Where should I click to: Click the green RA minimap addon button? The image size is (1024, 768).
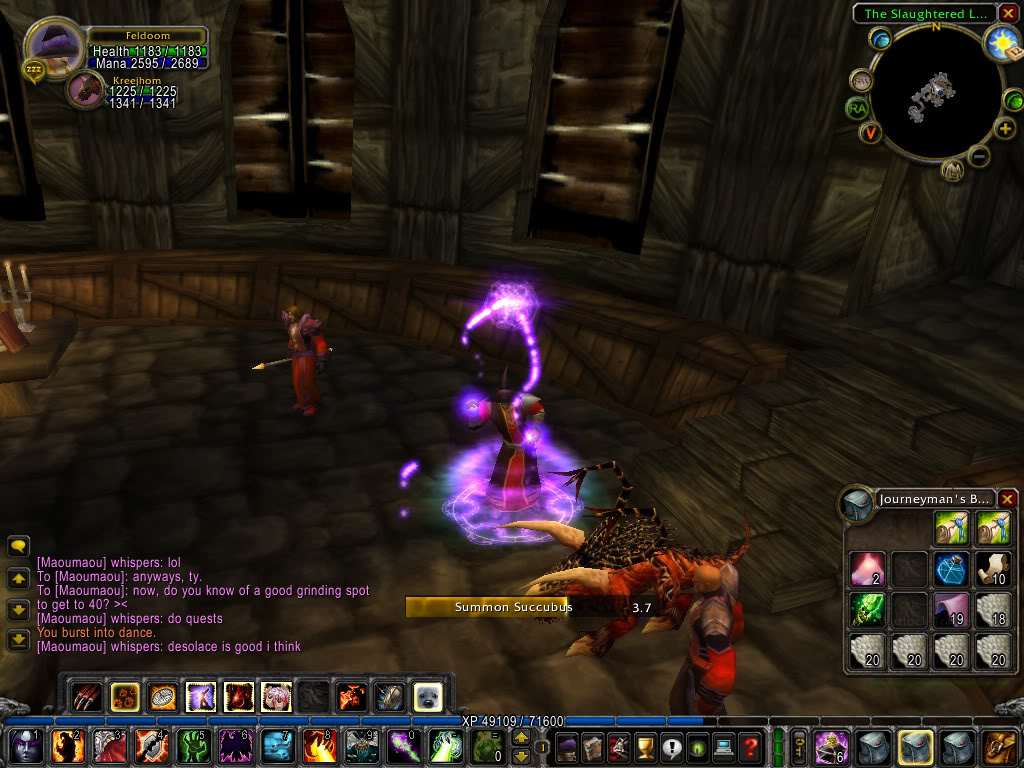(857, 108)
